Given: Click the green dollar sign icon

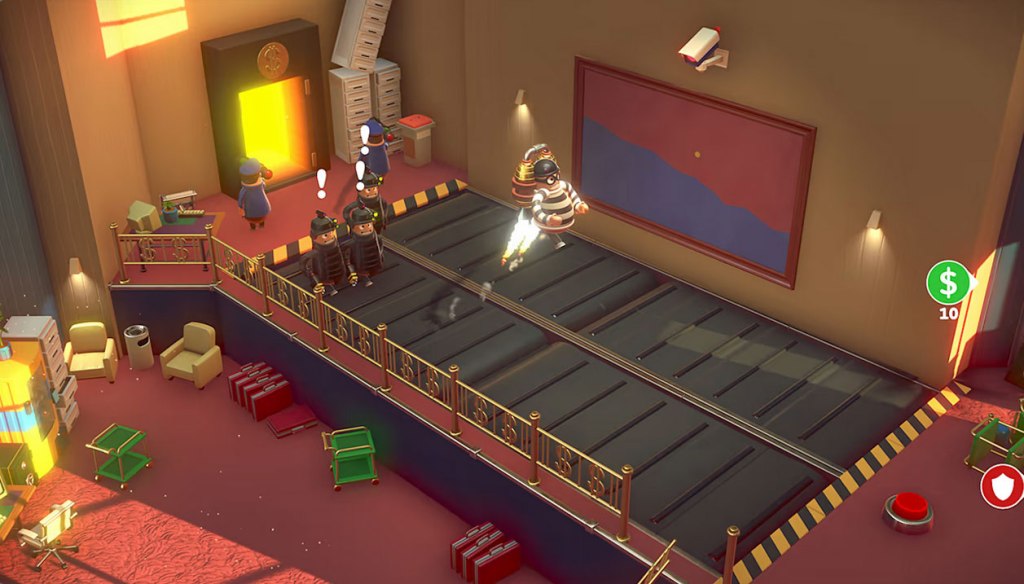Looking at the screenshot, I should [947, 282].
